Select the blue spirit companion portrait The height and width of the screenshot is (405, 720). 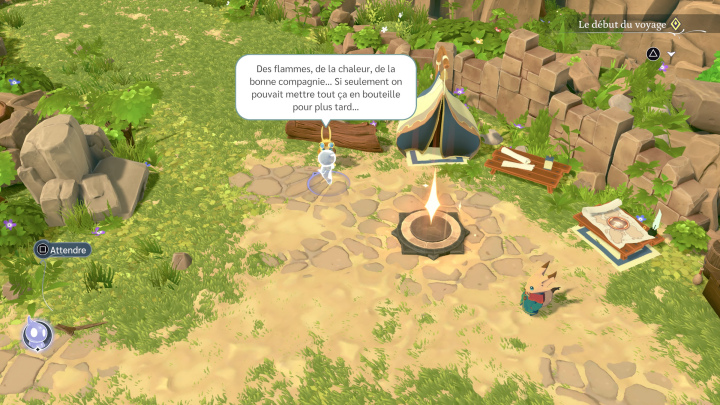point(37,335)
